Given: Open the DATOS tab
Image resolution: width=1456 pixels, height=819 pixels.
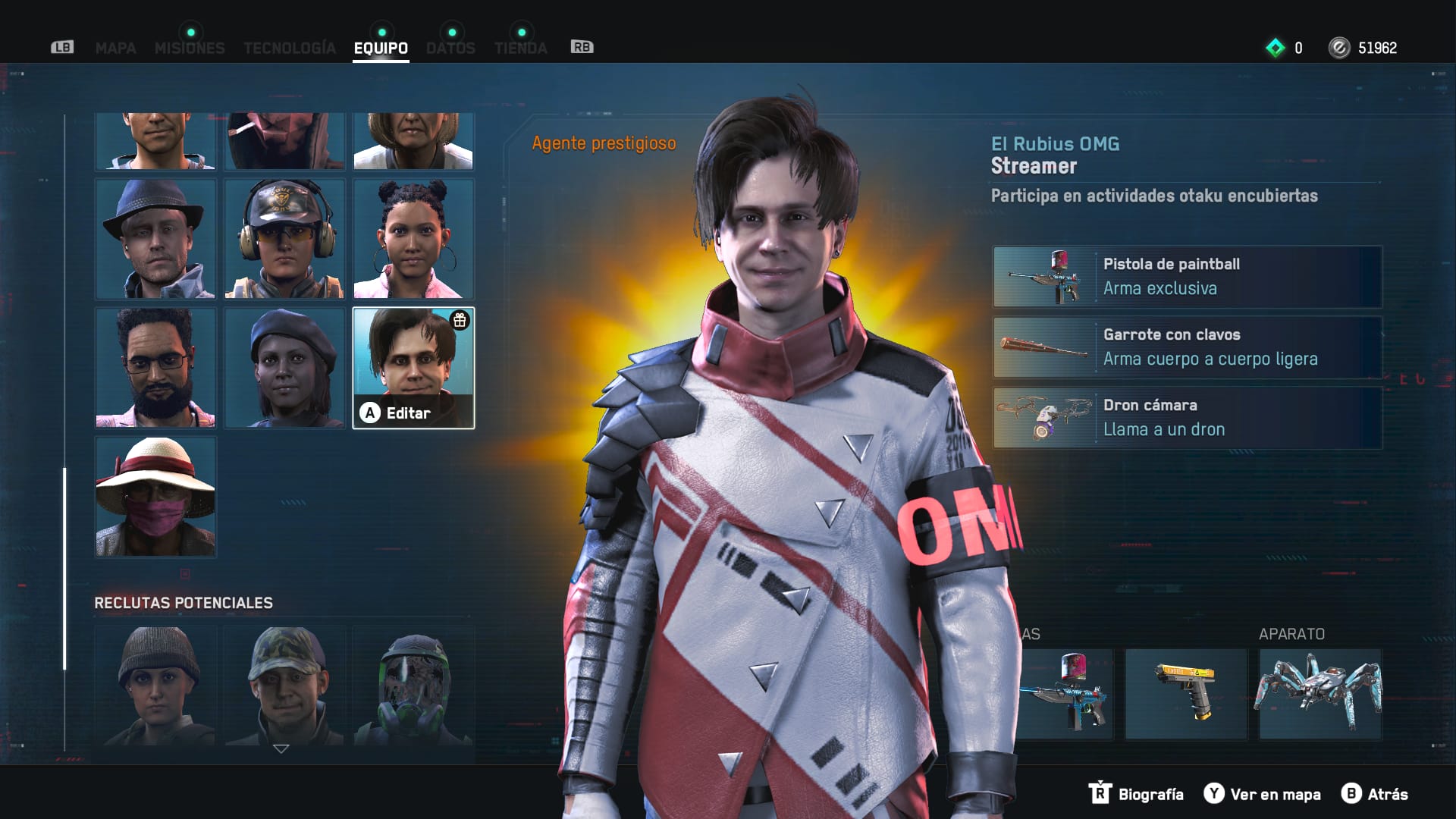Looking at the screenshot, I should click(450, 48).
